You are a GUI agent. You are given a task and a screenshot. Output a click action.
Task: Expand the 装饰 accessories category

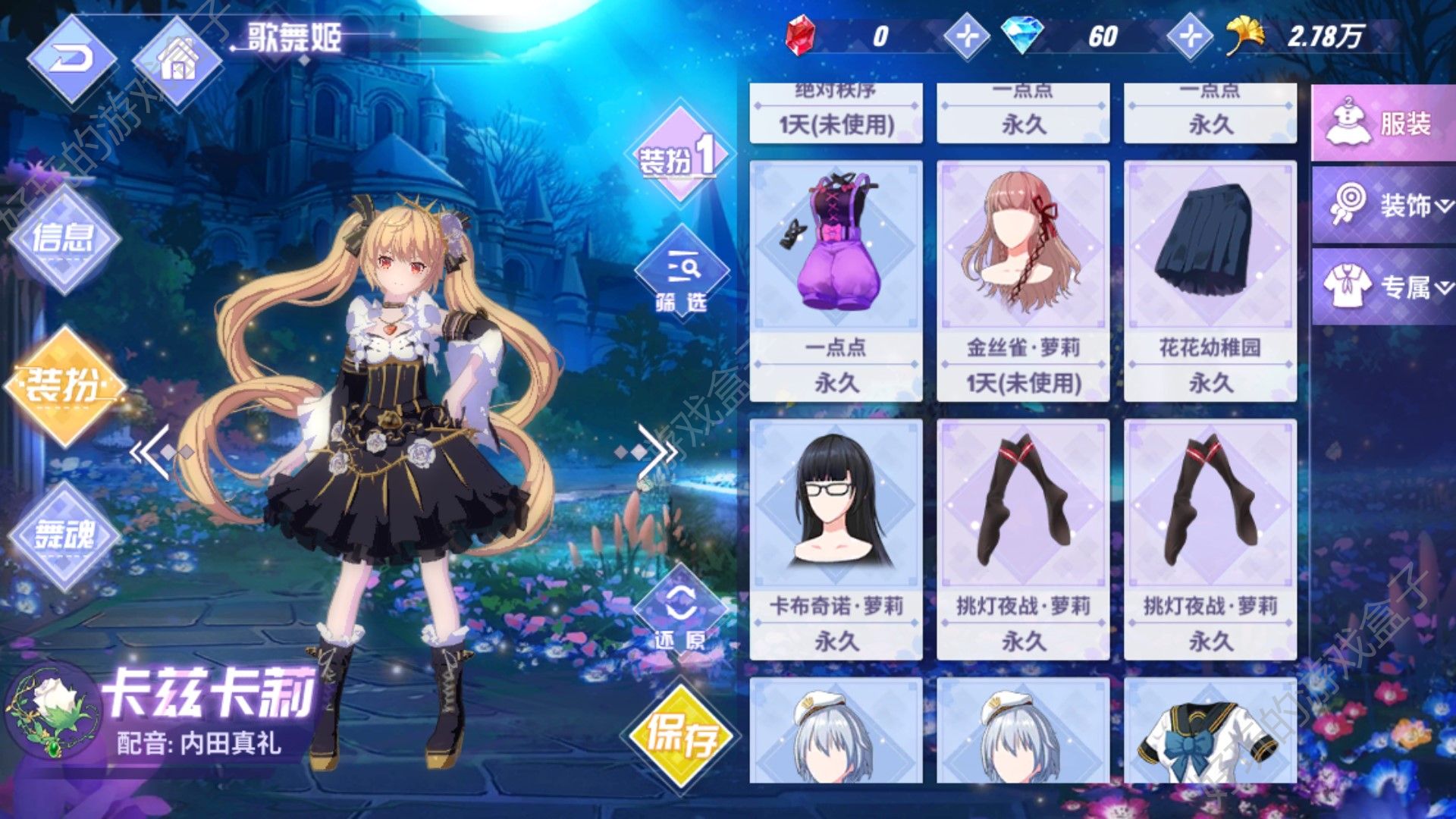[1382, 205]
